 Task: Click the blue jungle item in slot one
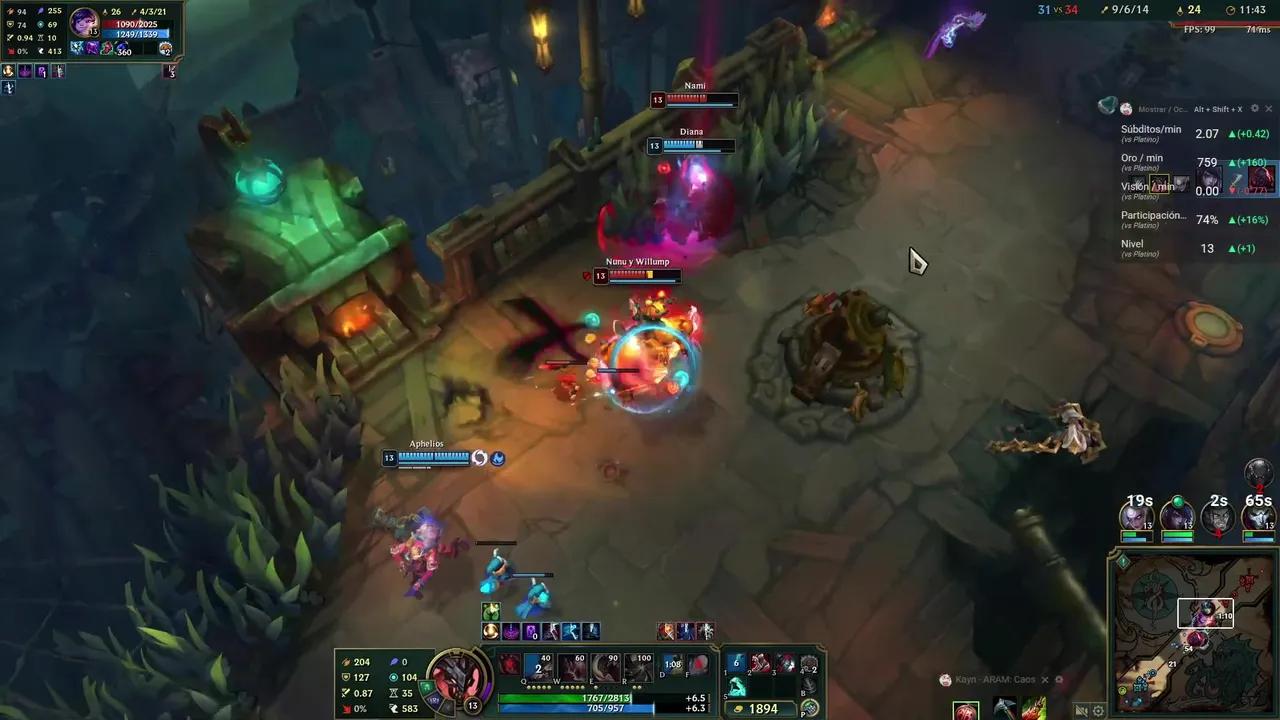pyautogui.click(x=734, y=663)
